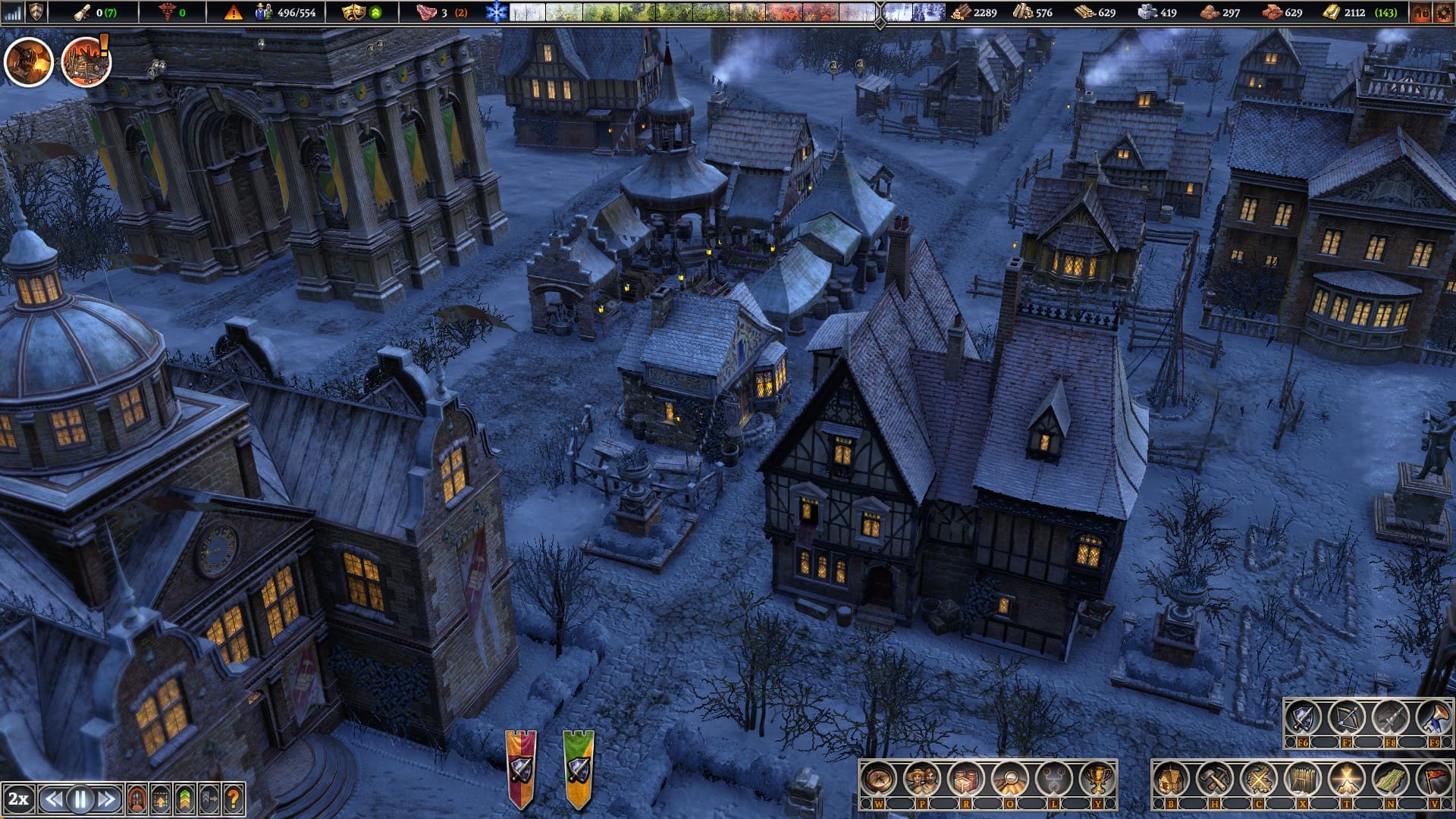Select the green and yellow army banner
The width and height of the screenshot is (1456, 819).
579,768
